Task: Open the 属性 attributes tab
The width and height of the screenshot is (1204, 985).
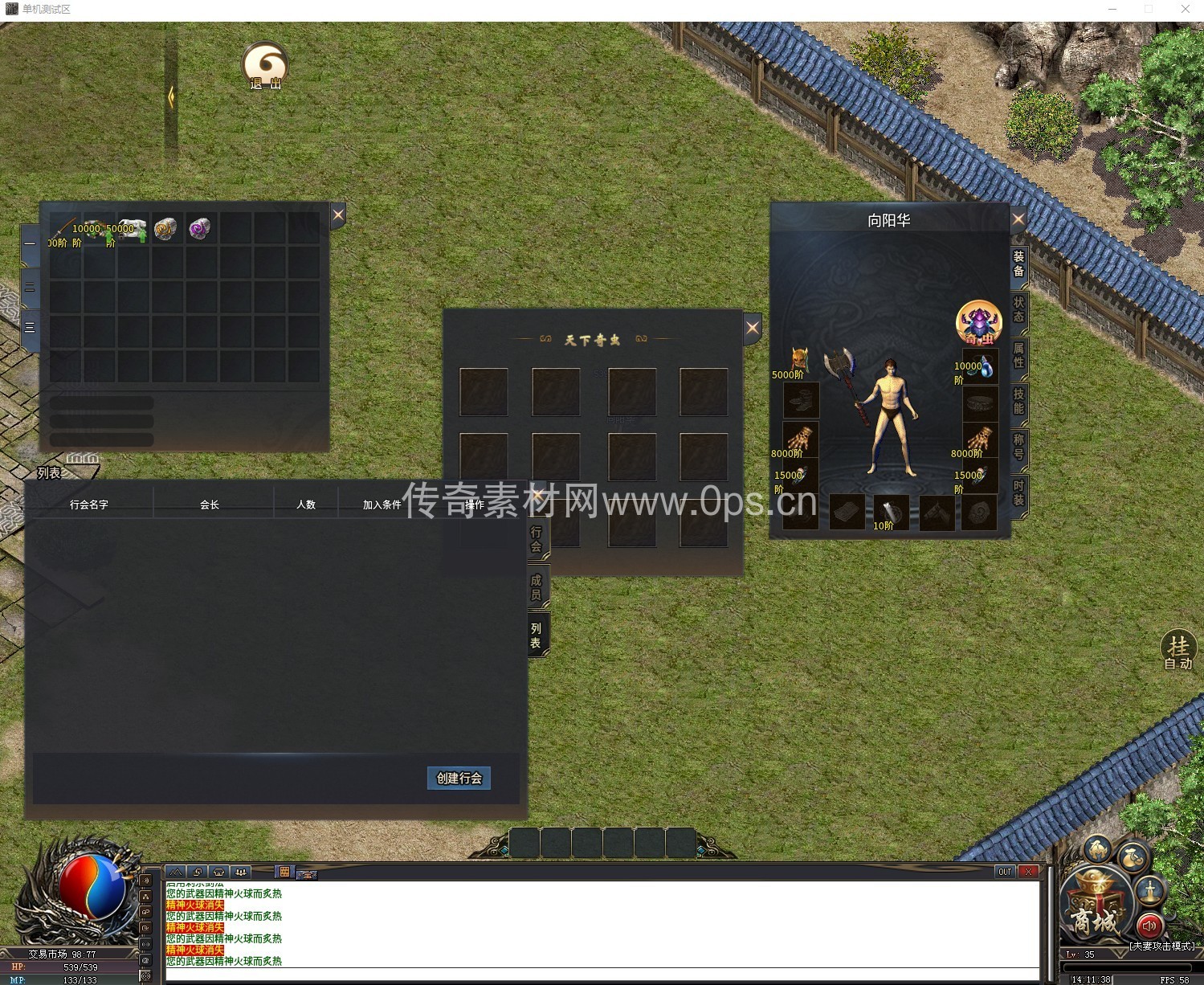Action: coord(1018,355)
